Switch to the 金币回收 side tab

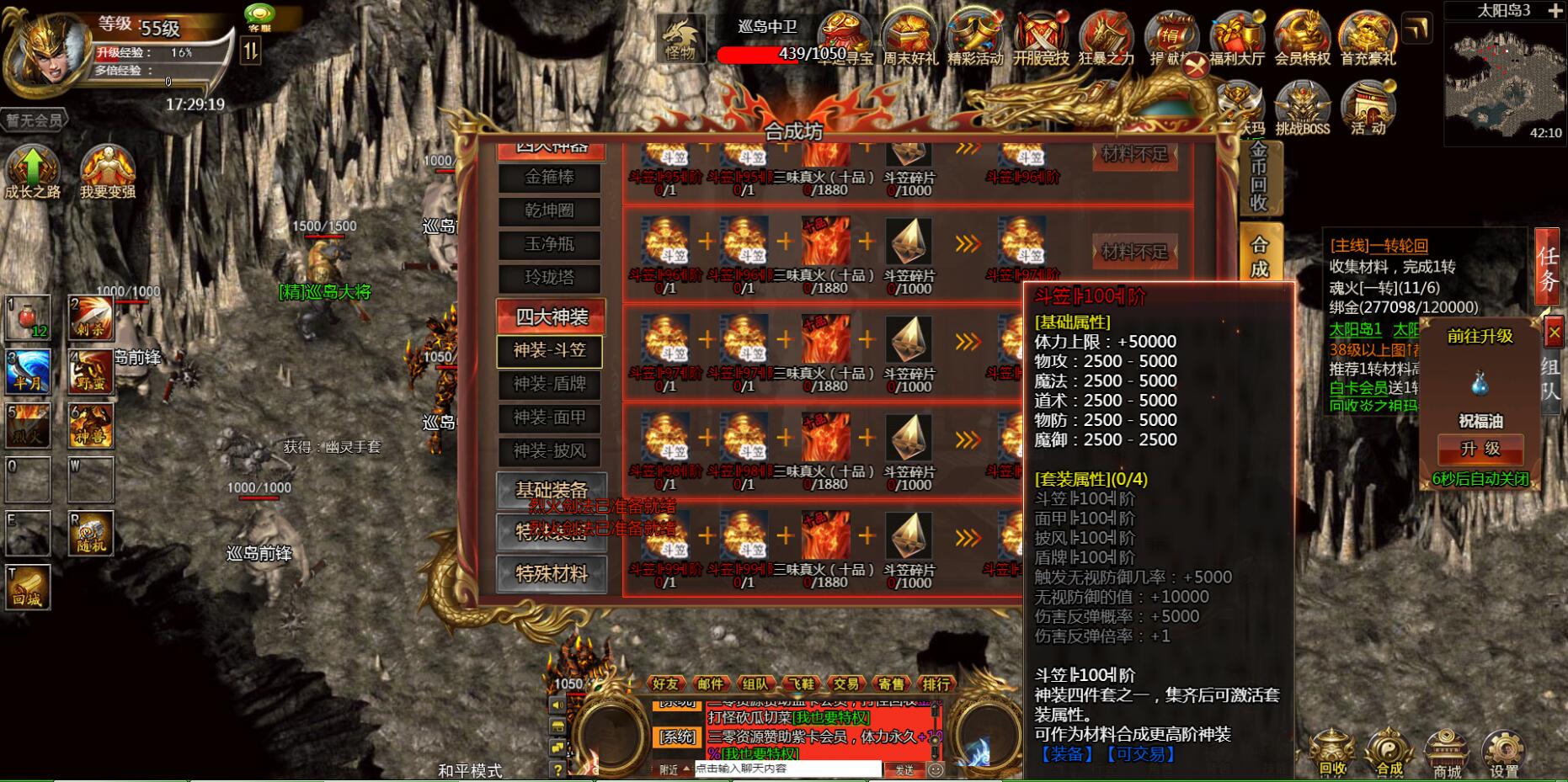pyautogui.click(x=1259, y=177)
